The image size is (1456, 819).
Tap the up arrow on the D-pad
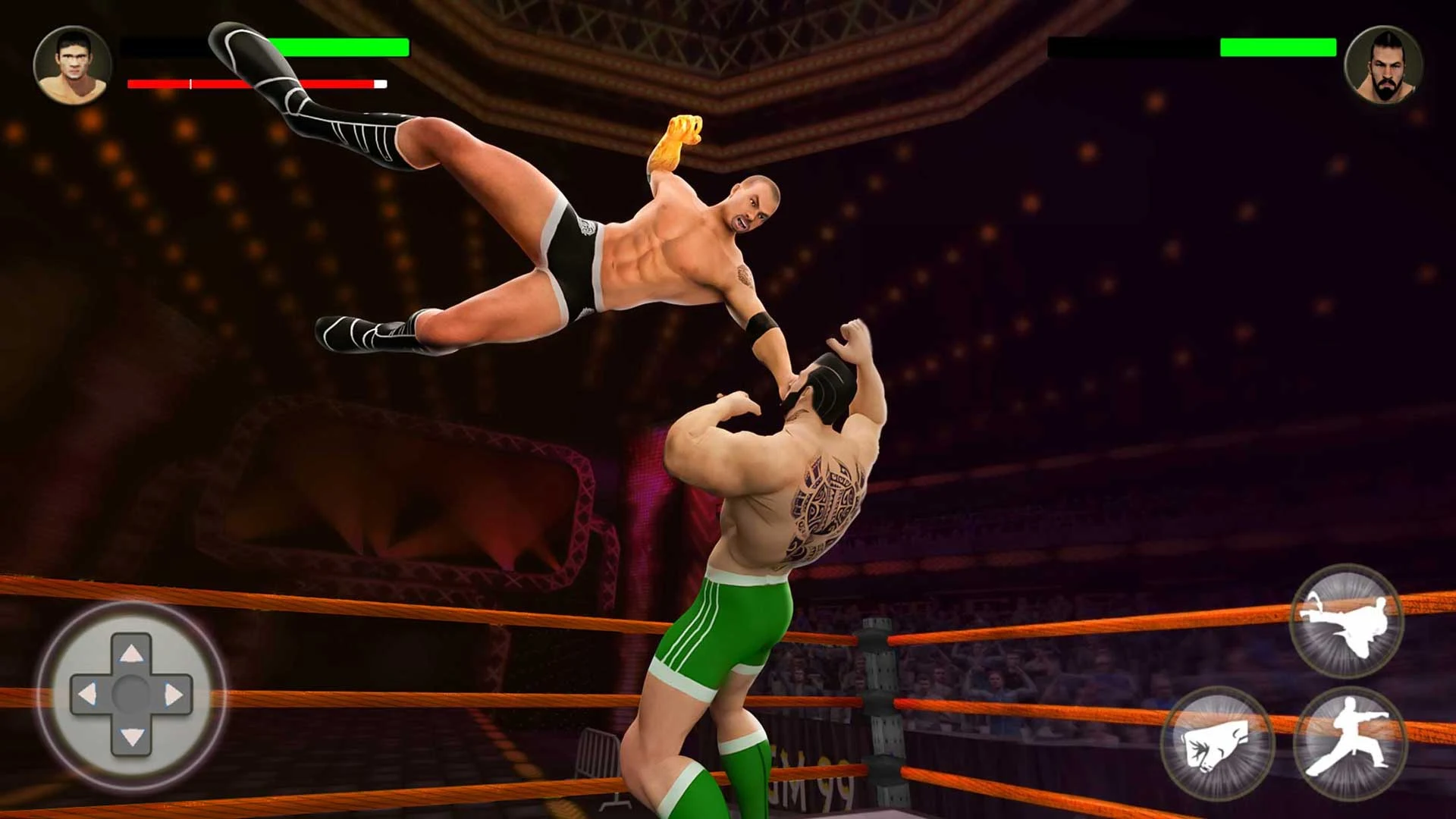tap(131, 653)
